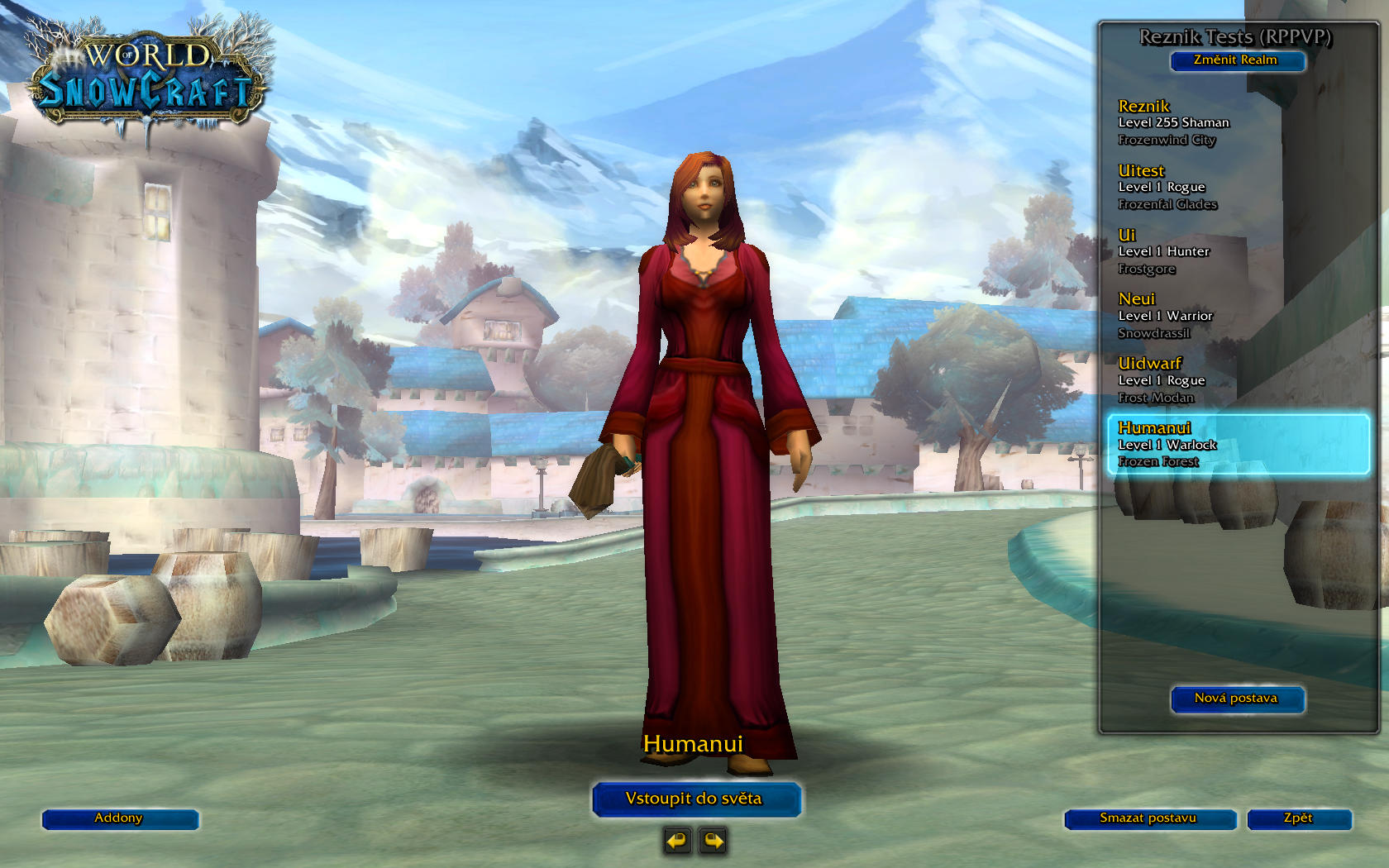The height and width of the screenshot is (868, 1389).
Task: Rotate character with the left arrow button
Action: tap(678, 842)
